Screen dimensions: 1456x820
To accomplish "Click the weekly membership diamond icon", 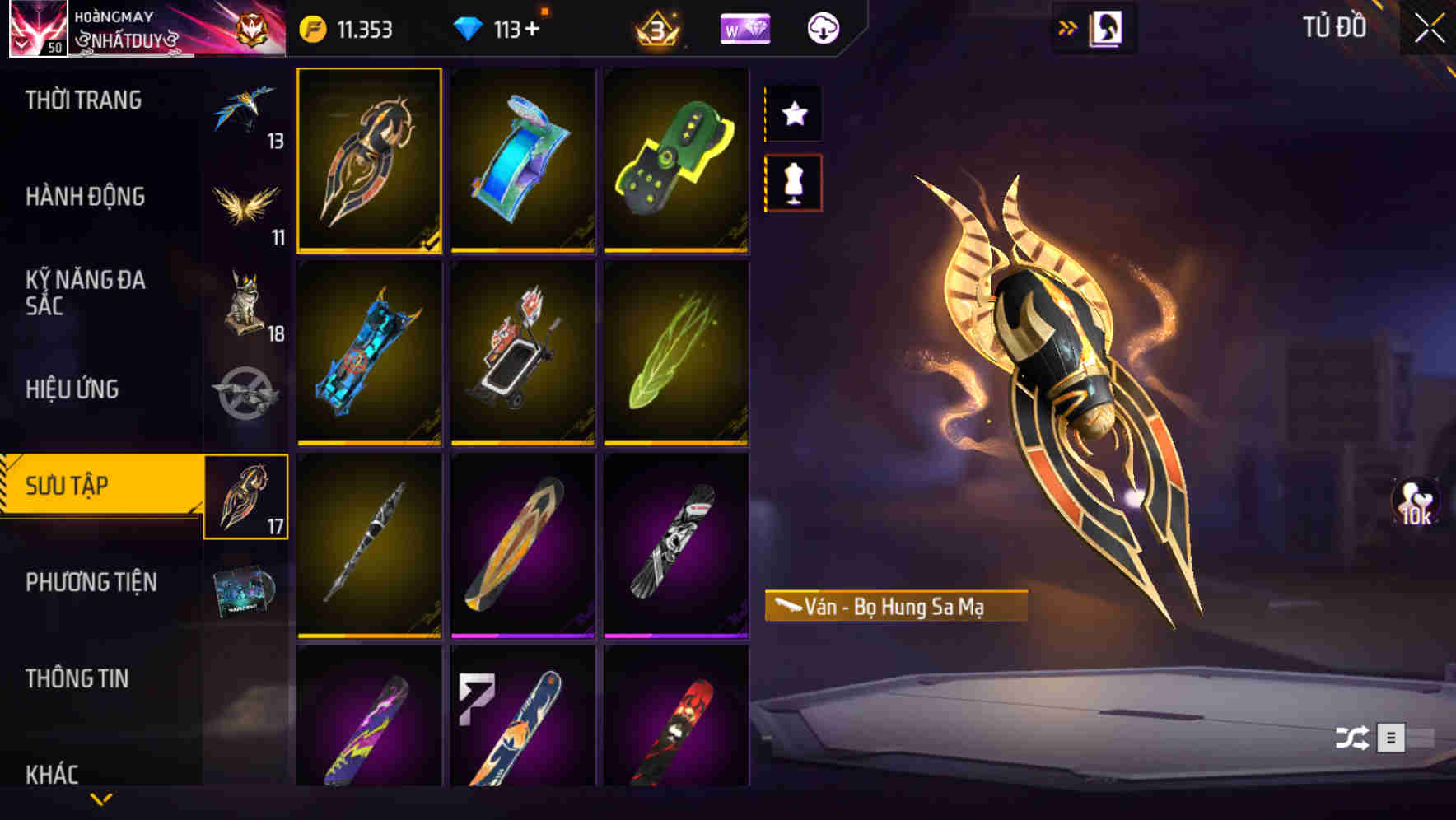I will click(x=744, y=27).
